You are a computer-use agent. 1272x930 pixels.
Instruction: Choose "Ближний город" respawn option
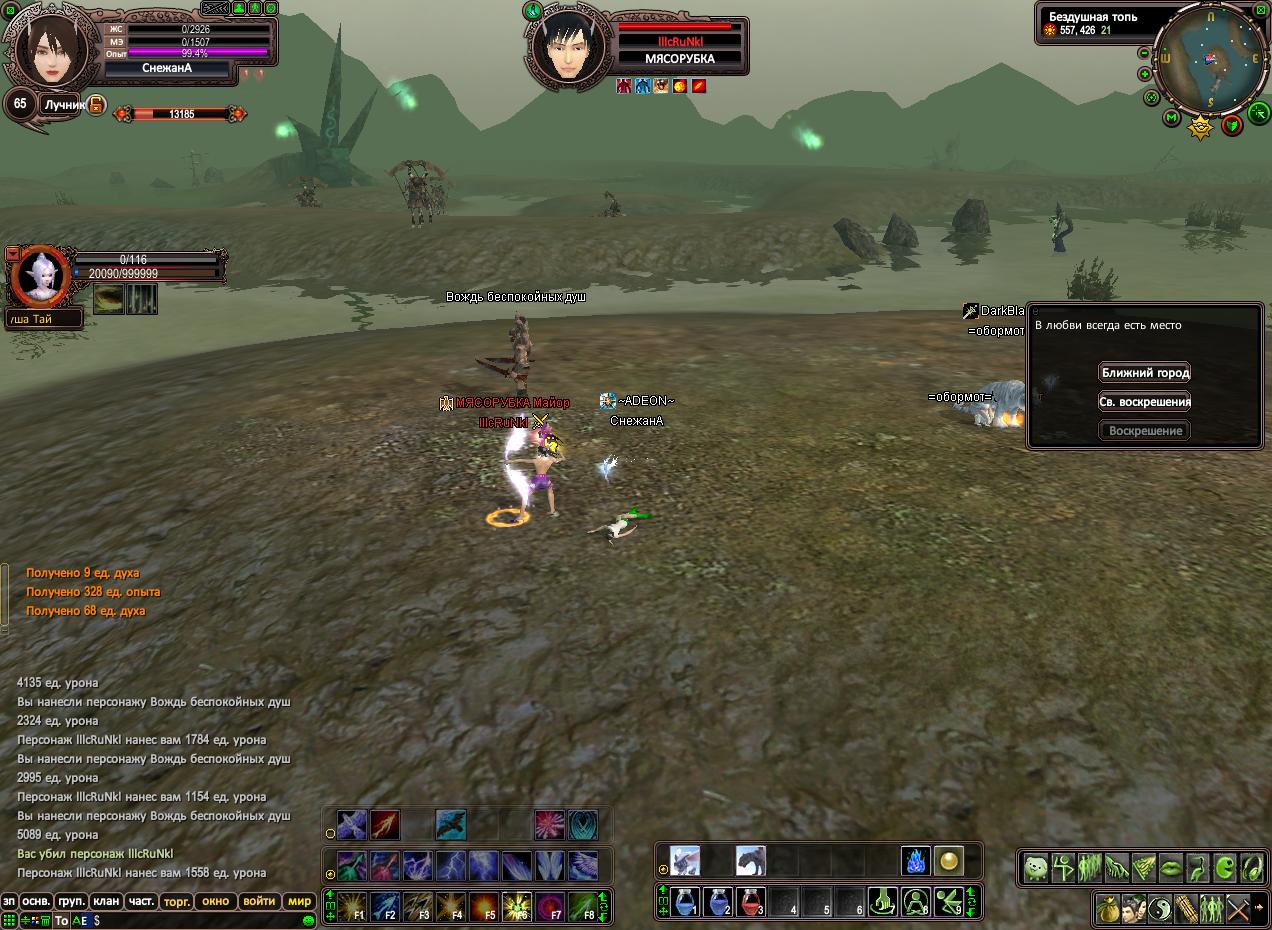(1145, 373)
